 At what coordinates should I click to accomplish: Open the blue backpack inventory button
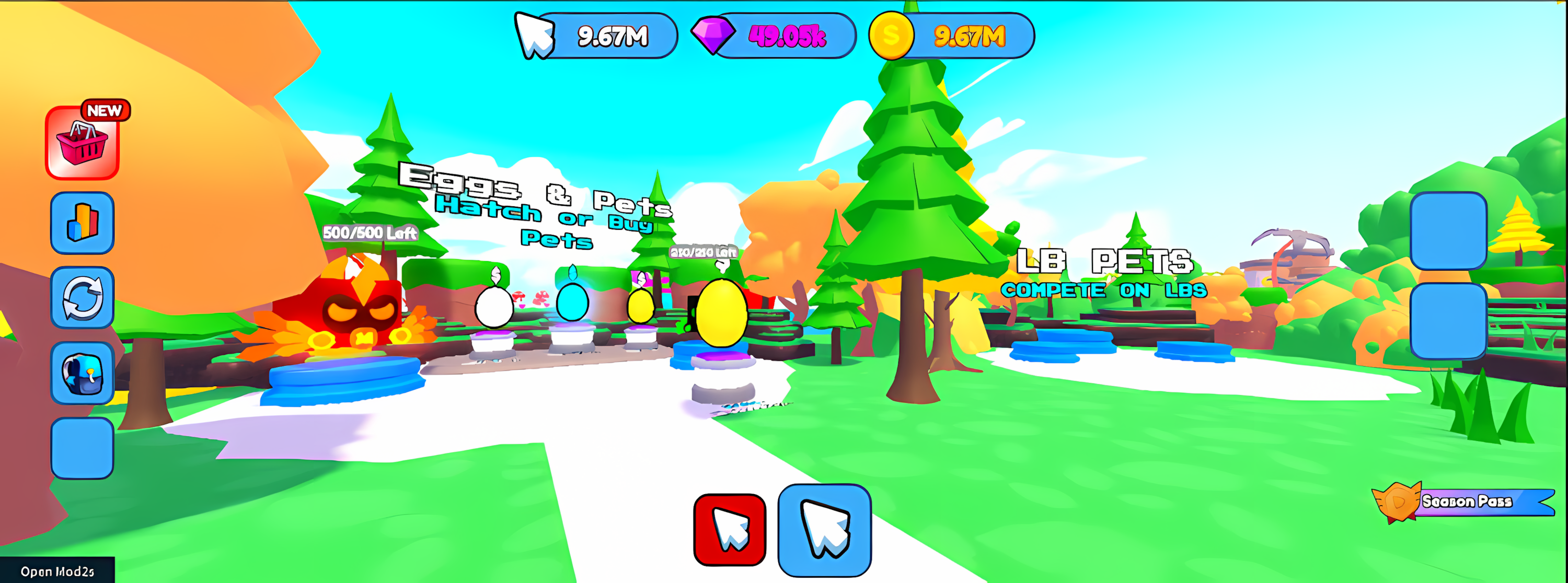pos(82,372)
